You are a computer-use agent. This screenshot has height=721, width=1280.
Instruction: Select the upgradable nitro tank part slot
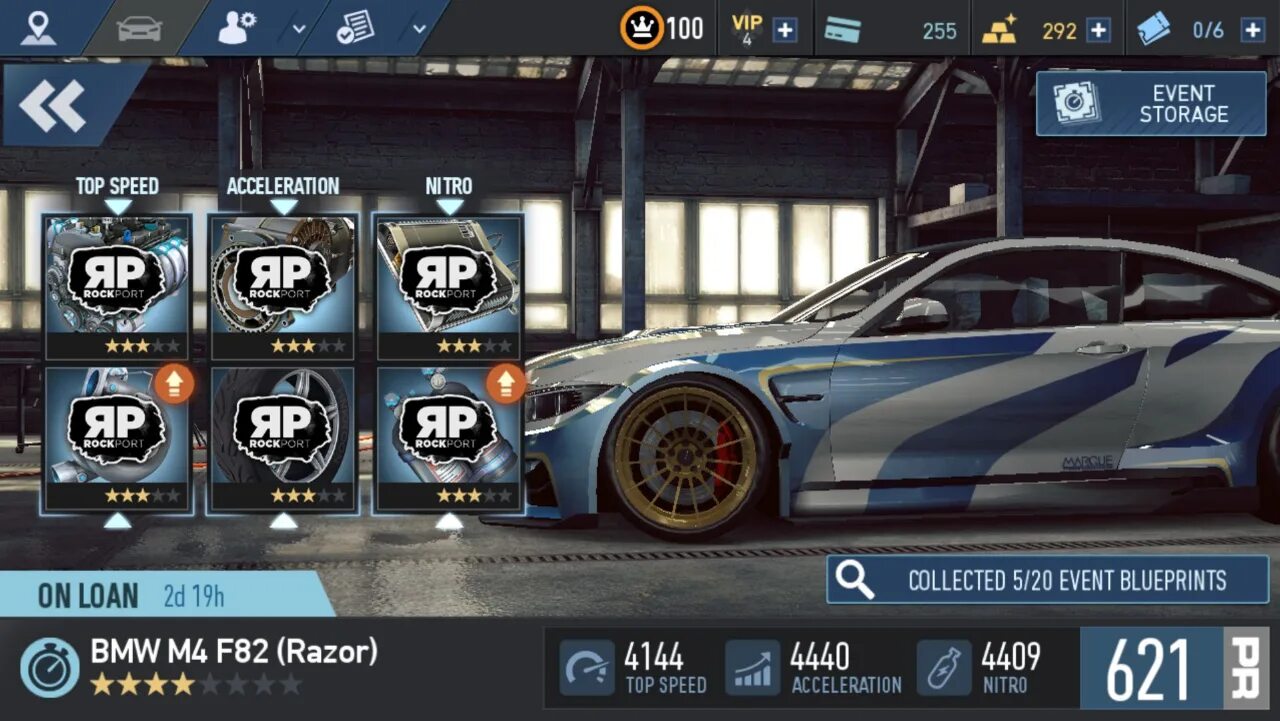[x=450, y=439]
